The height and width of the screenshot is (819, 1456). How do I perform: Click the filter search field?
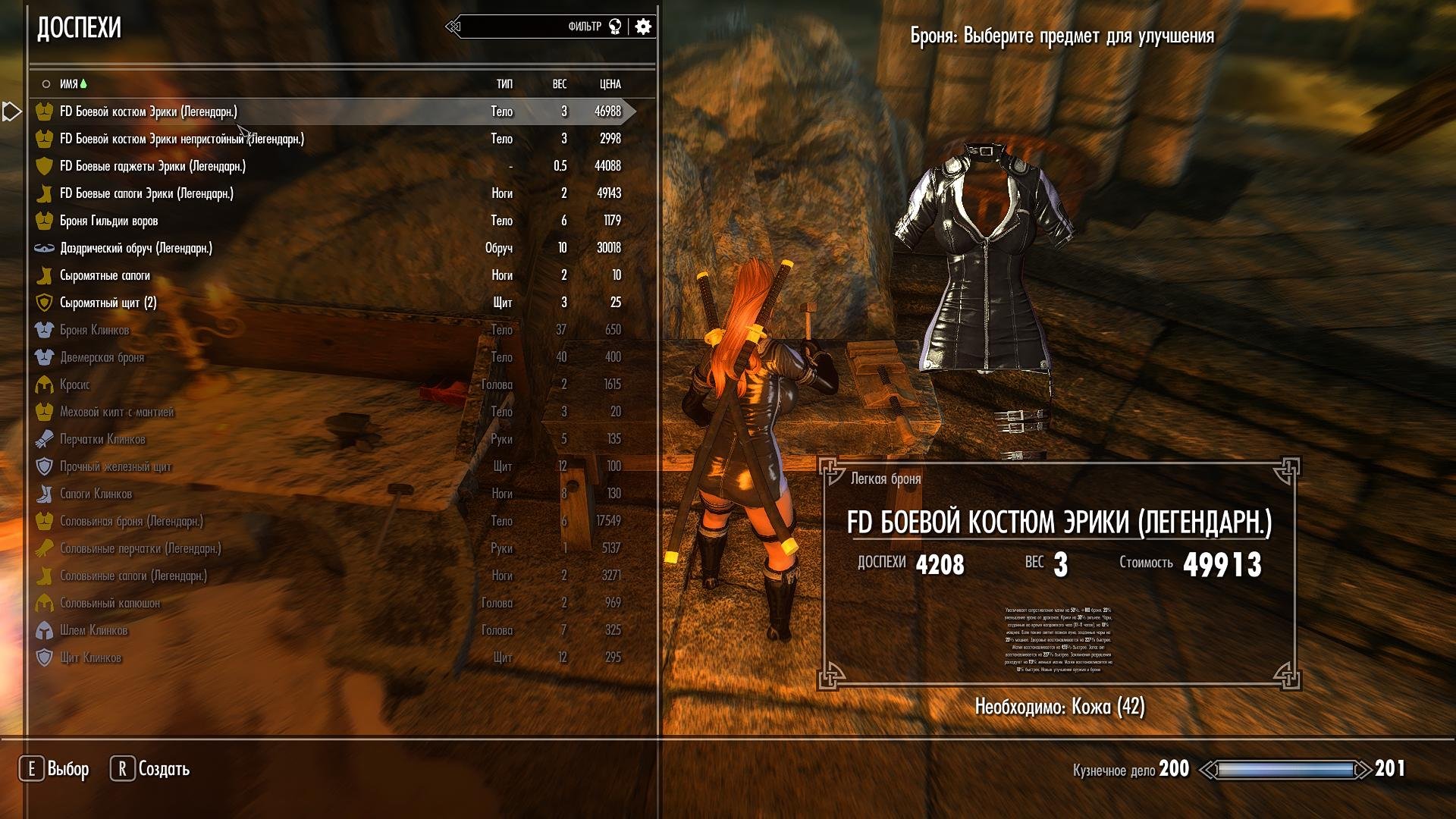coord(516,27)
